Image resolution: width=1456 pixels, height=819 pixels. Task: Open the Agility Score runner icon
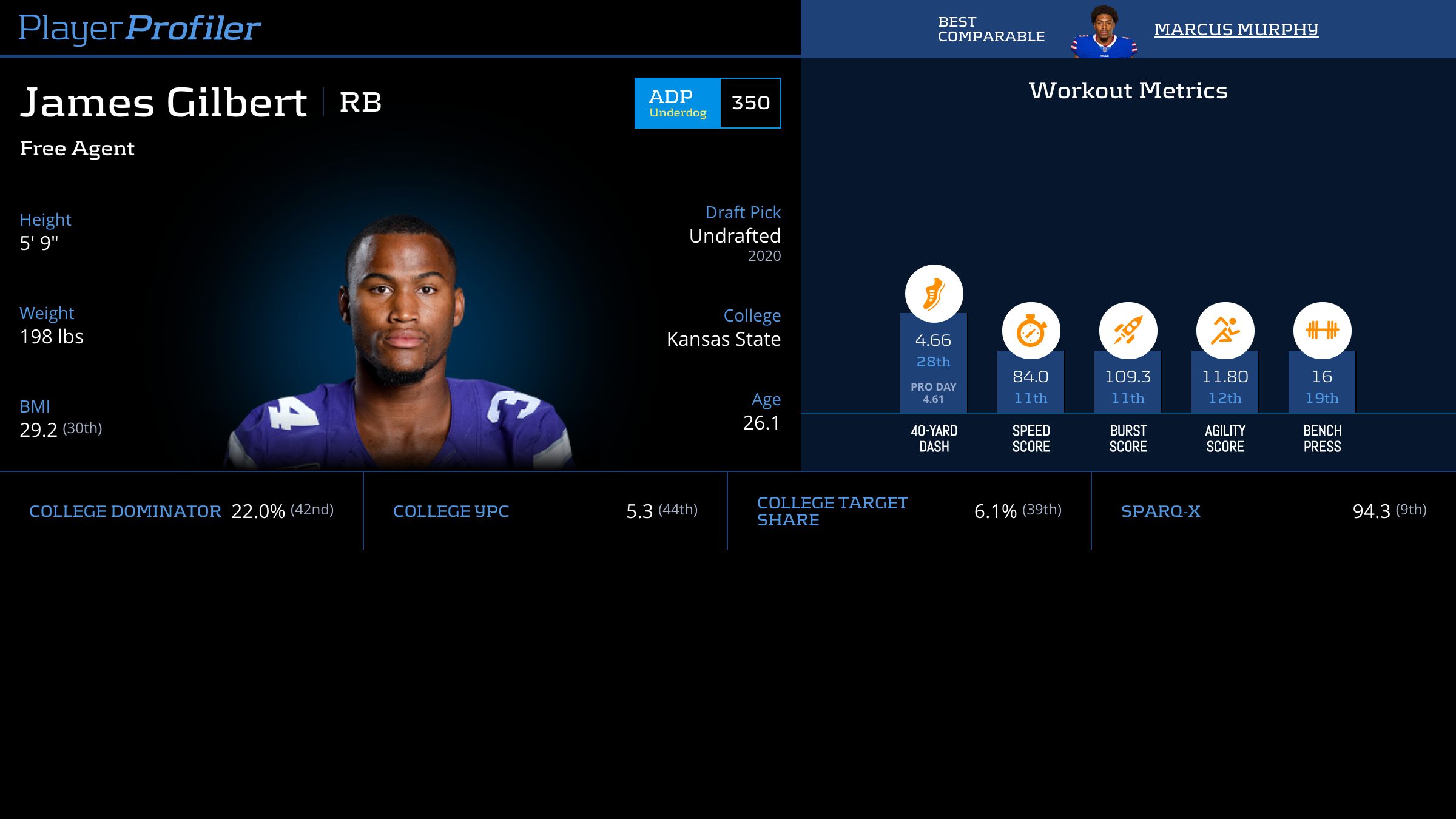pos(1225,331)
